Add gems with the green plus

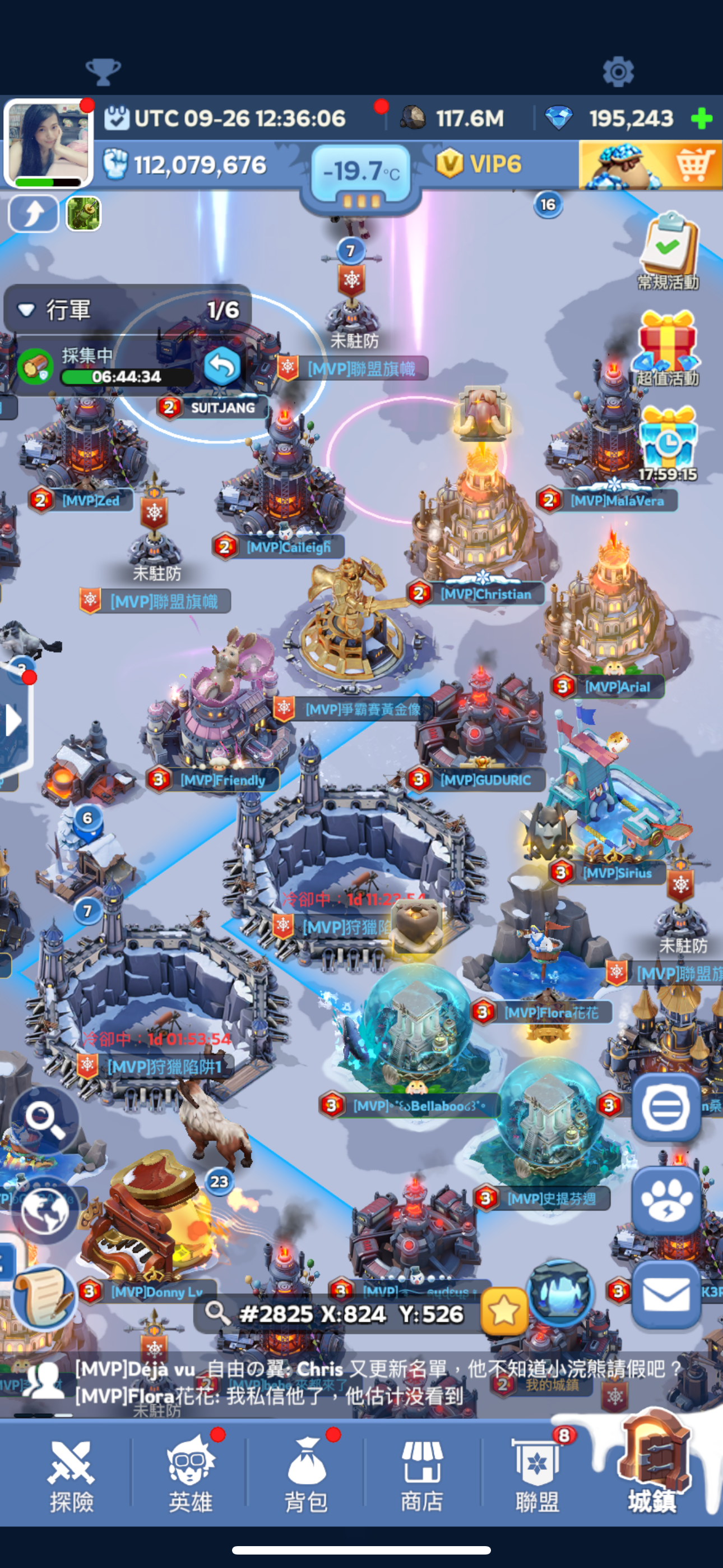pos(702,118)
